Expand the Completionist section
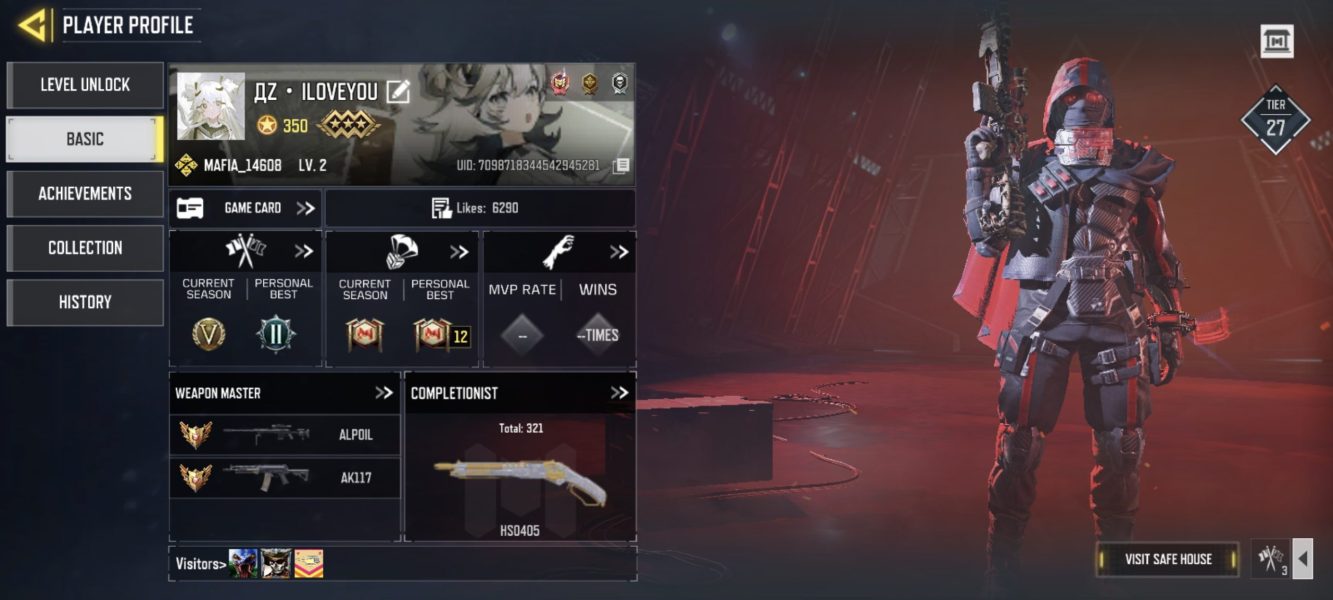1333x600 pixels. coord(620,393)
